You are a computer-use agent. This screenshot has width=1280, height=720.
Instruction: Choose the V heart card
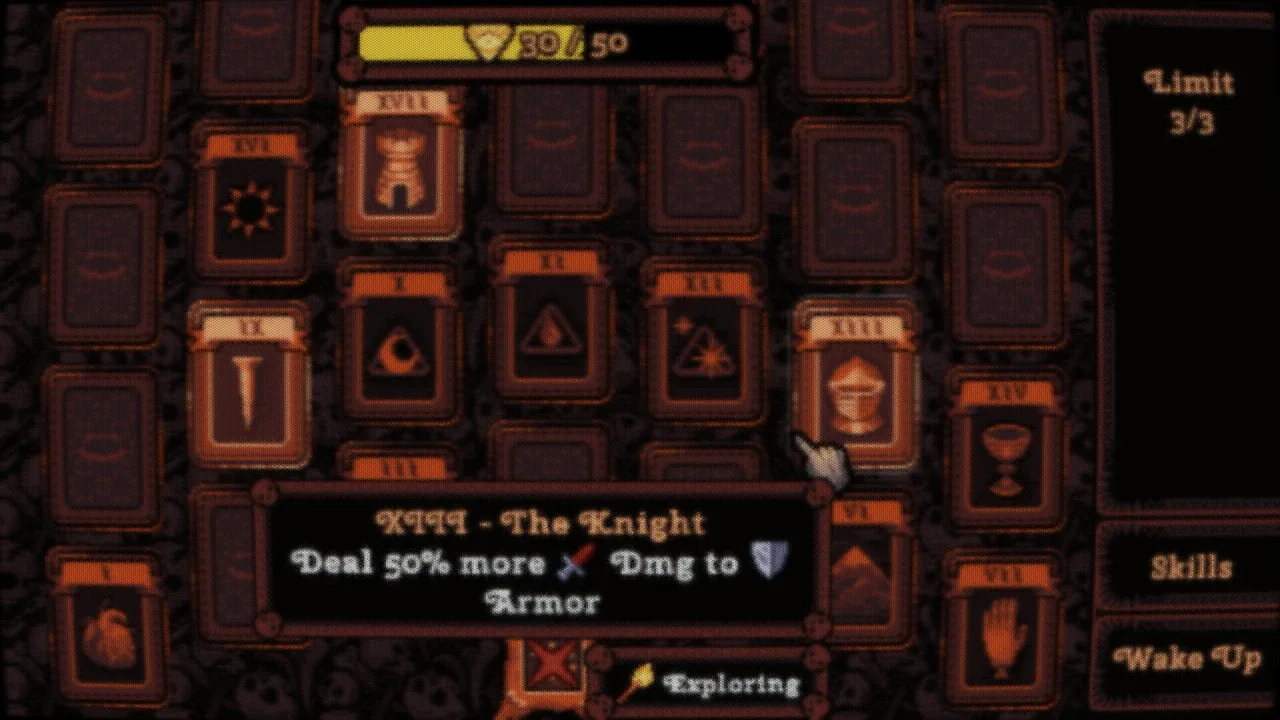(107, 628)
